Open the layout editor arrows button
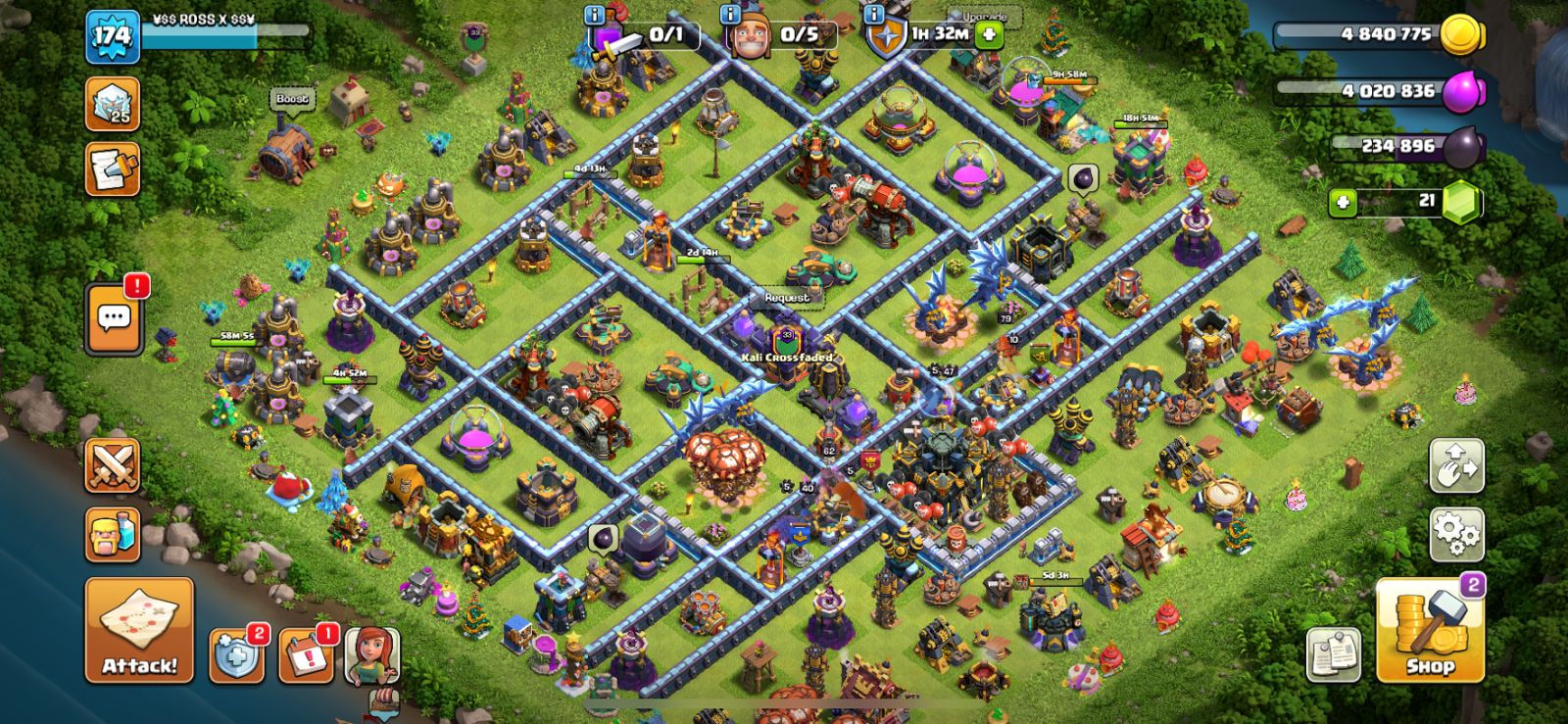The height and width of the screenshot is (724, 1568). pos(1456,465)
